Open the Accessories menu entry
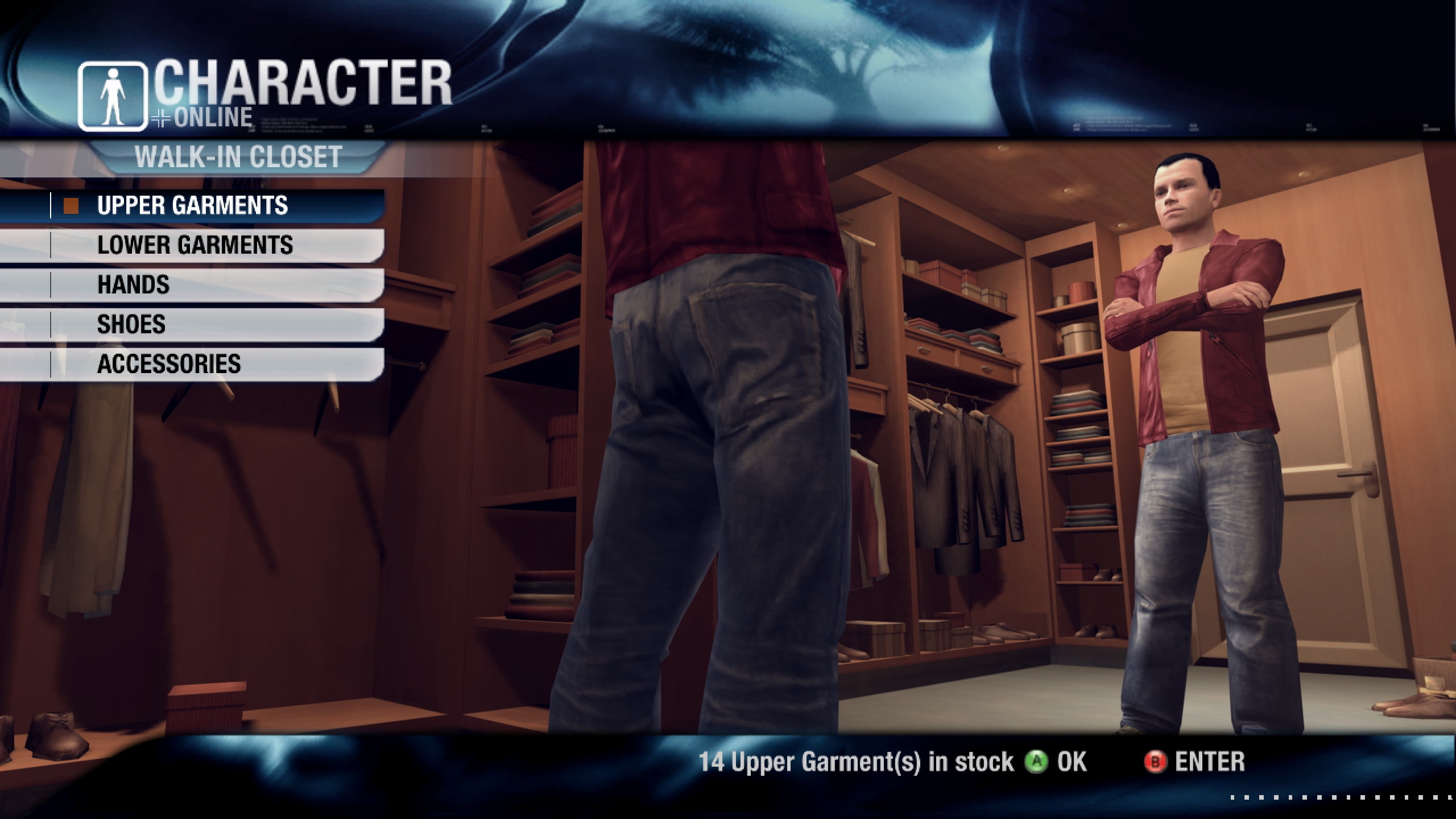This screenshot has height=819, width=1456. pyautogui.click(x=169, y=364)
